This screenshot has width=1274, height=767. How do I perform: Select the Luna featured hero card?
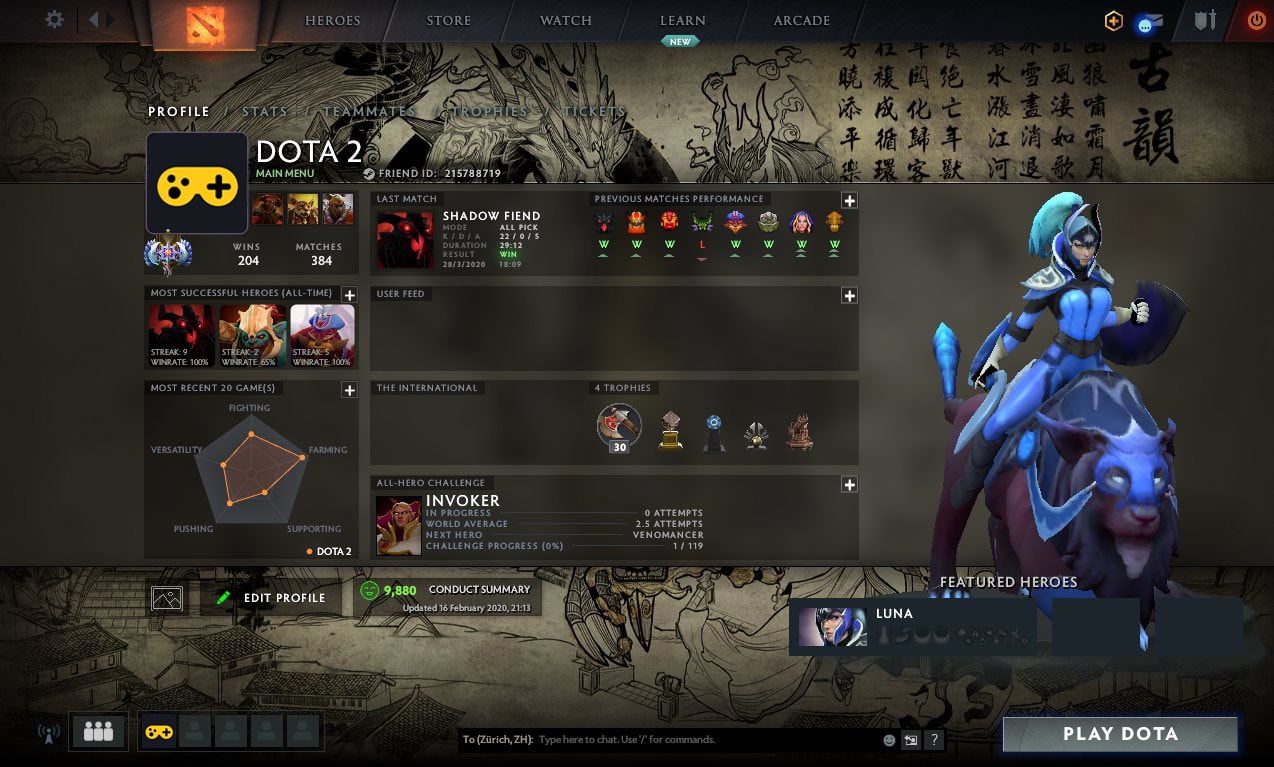pyautogui.click(x=911, y=627)
